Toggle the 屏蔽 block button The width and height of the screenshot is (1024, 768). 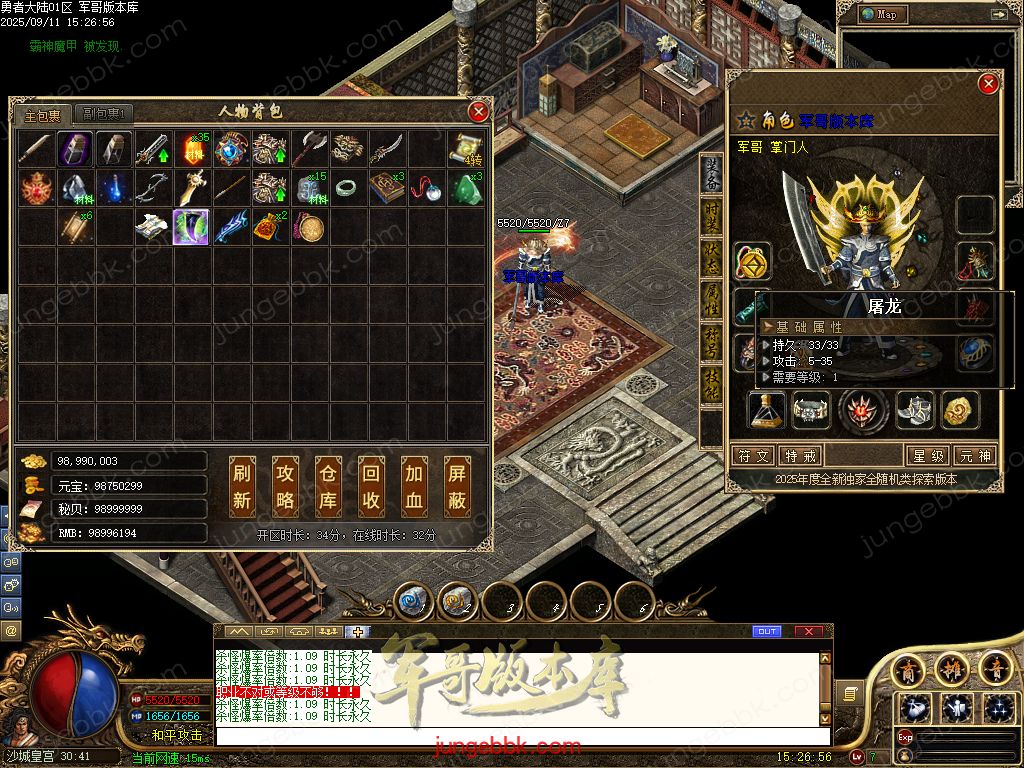coord(457,486)
